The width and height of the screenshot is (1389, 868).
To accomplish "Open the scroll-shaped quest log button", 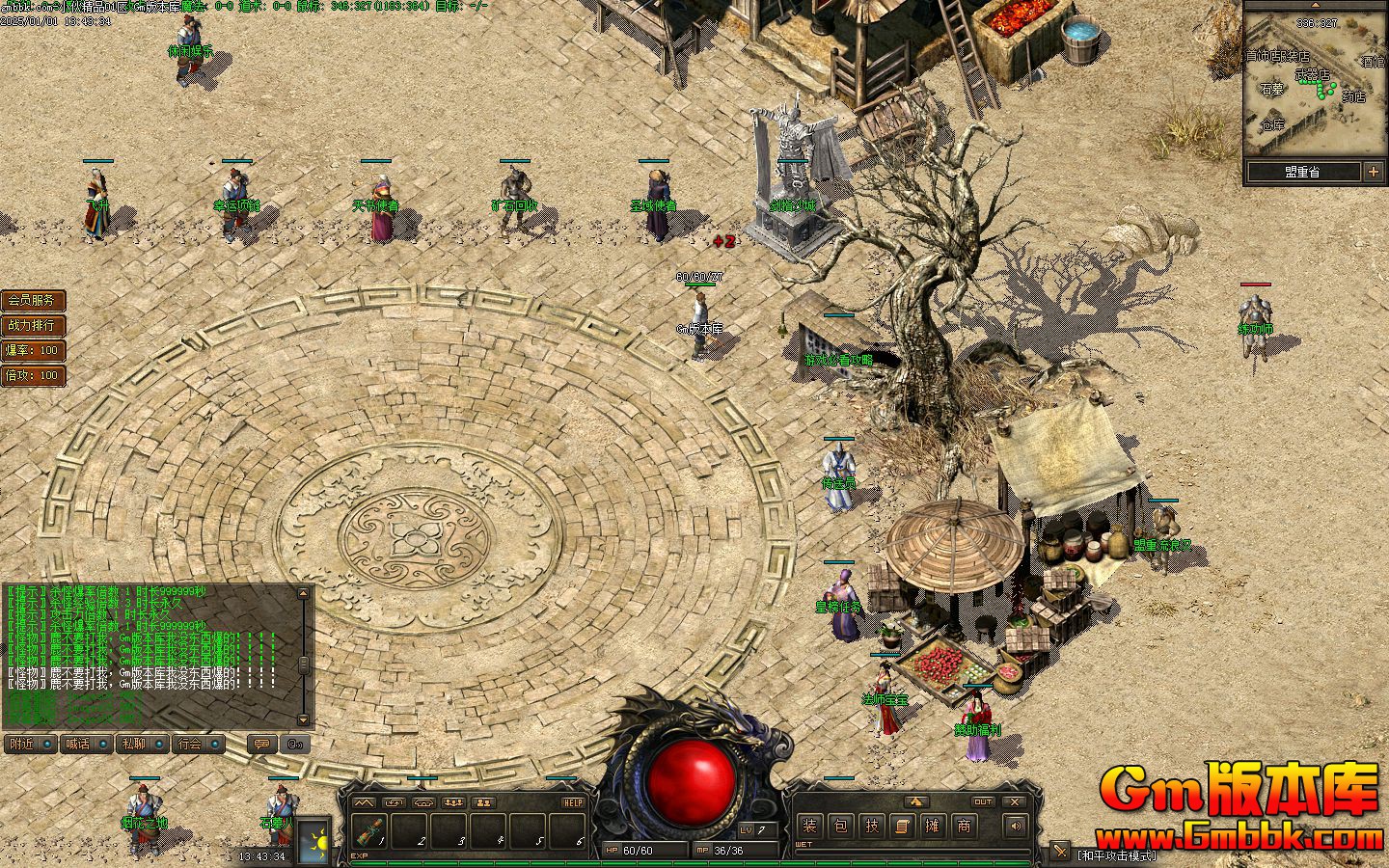I will coord(902,826).
